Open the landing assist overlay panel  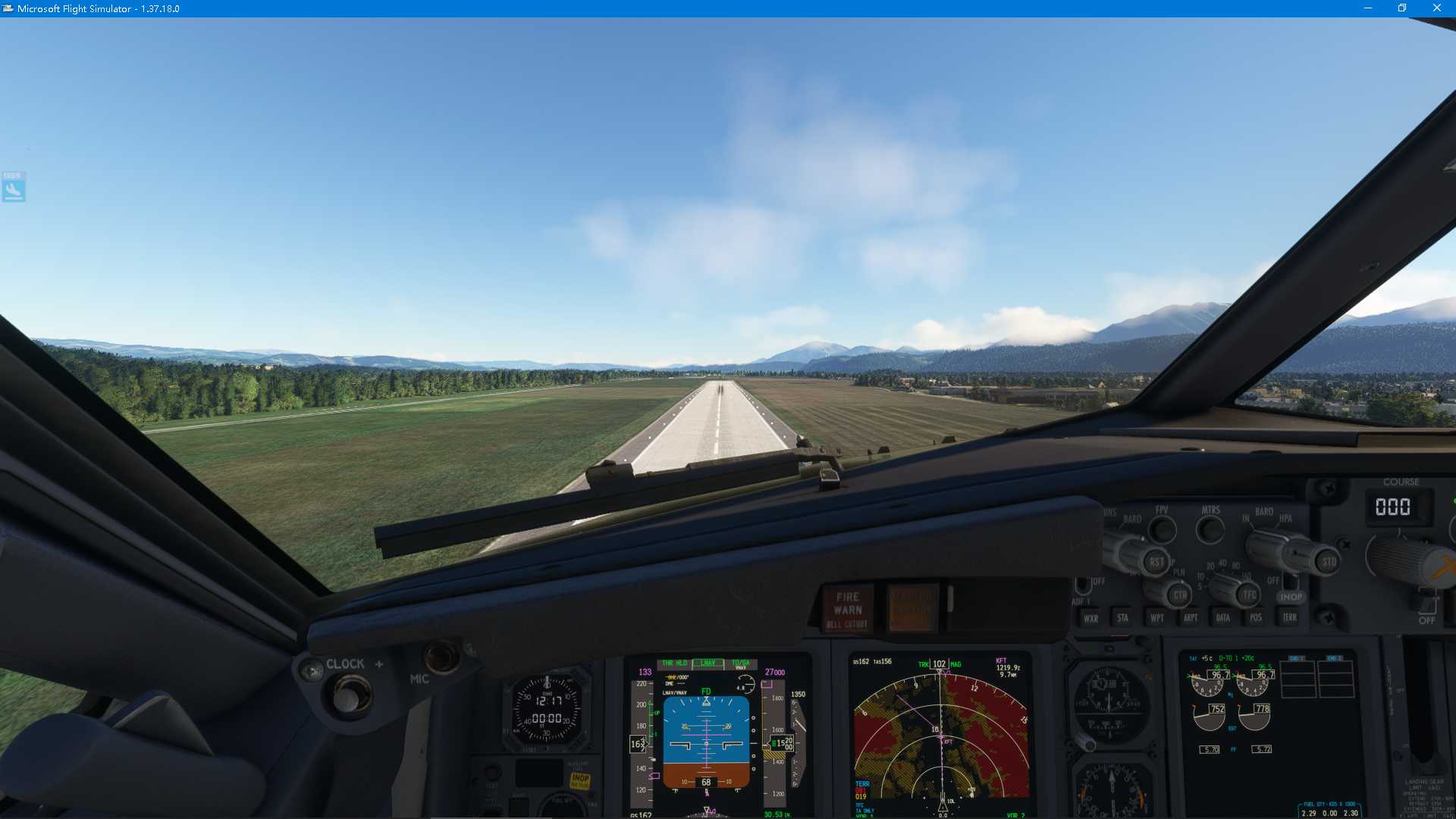[x=13, y=187]
